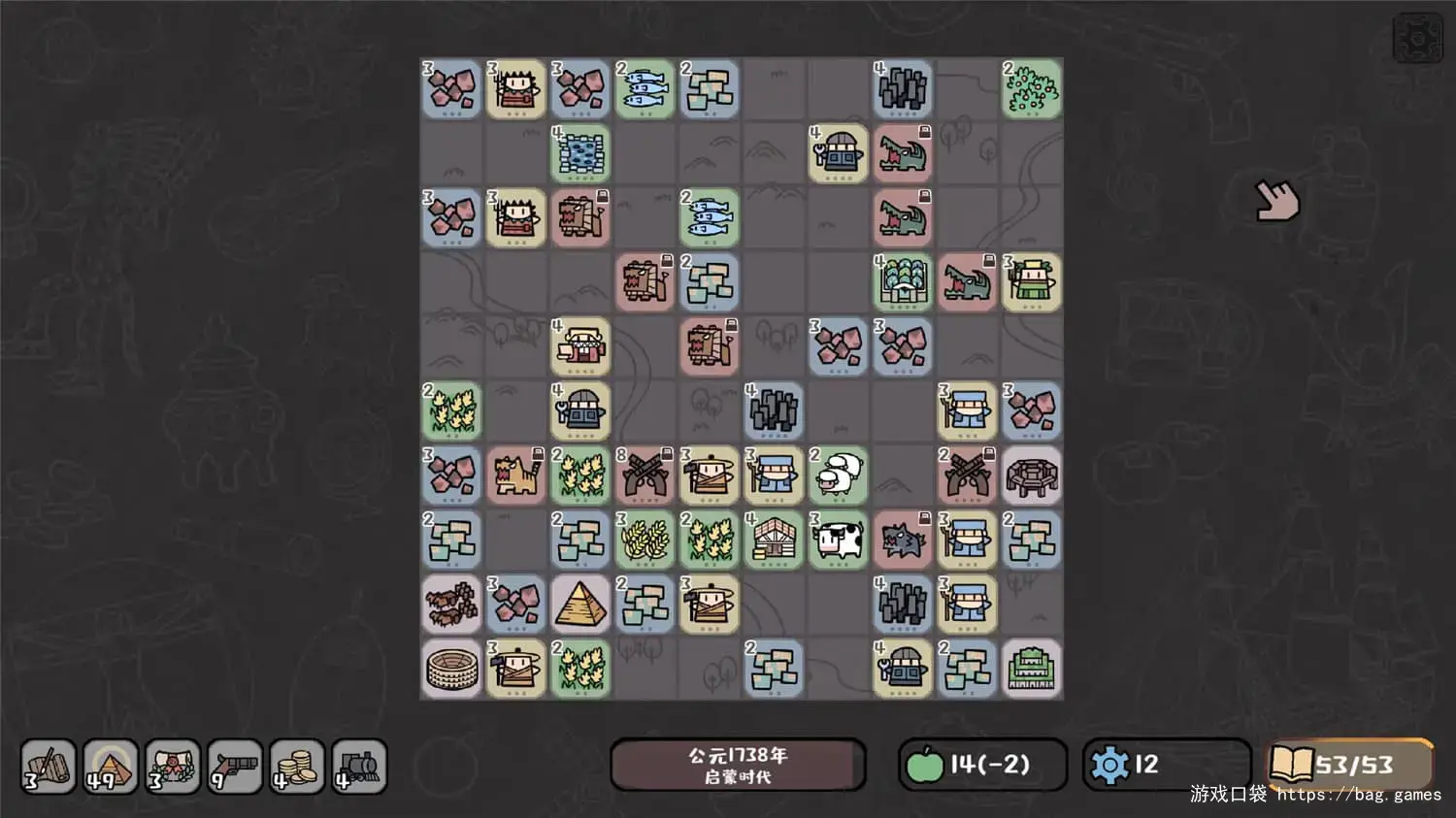Click the market stall building tile
Screen dimensions: 1456x818
click(580, 346)
